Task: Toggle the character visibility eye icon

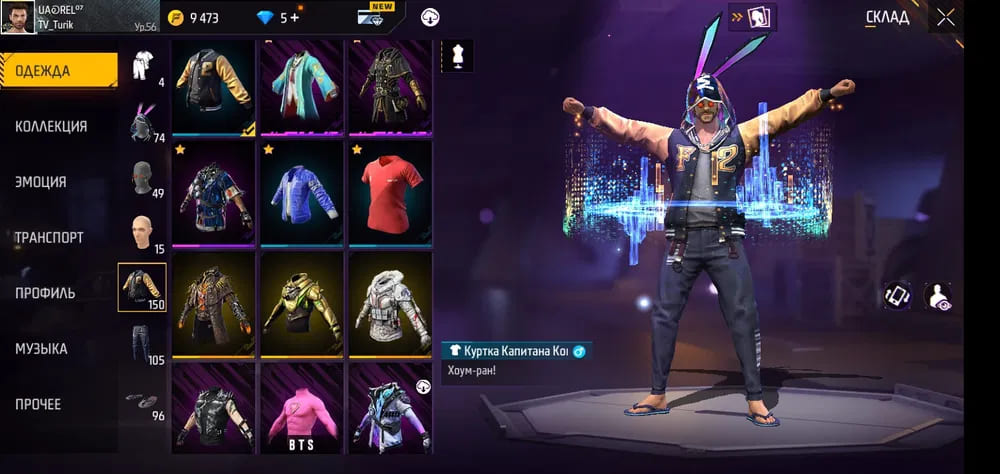Action: [x=938, y=296]
